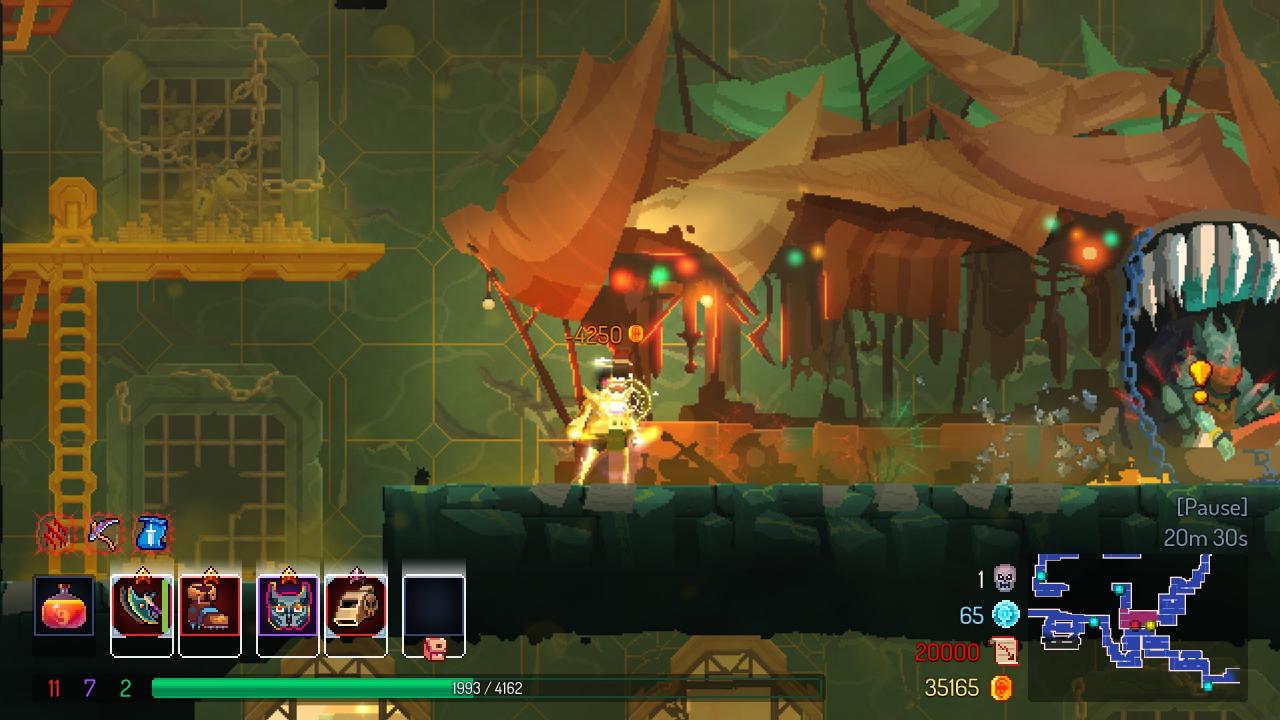Click the cursed scroll icon
The height and width of the screenshot is (720, 1280).
pos(1004,652)
